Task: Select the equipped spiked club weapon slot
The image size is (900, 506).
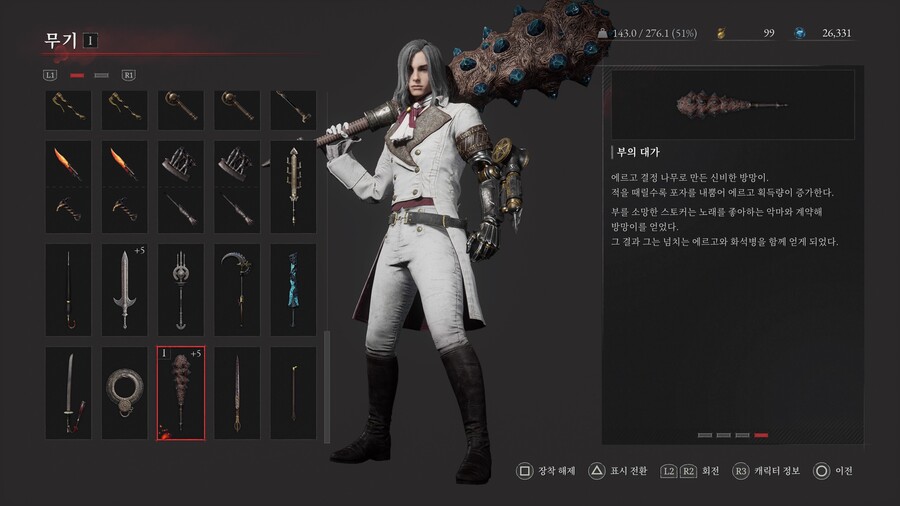Action: (181, 393)
